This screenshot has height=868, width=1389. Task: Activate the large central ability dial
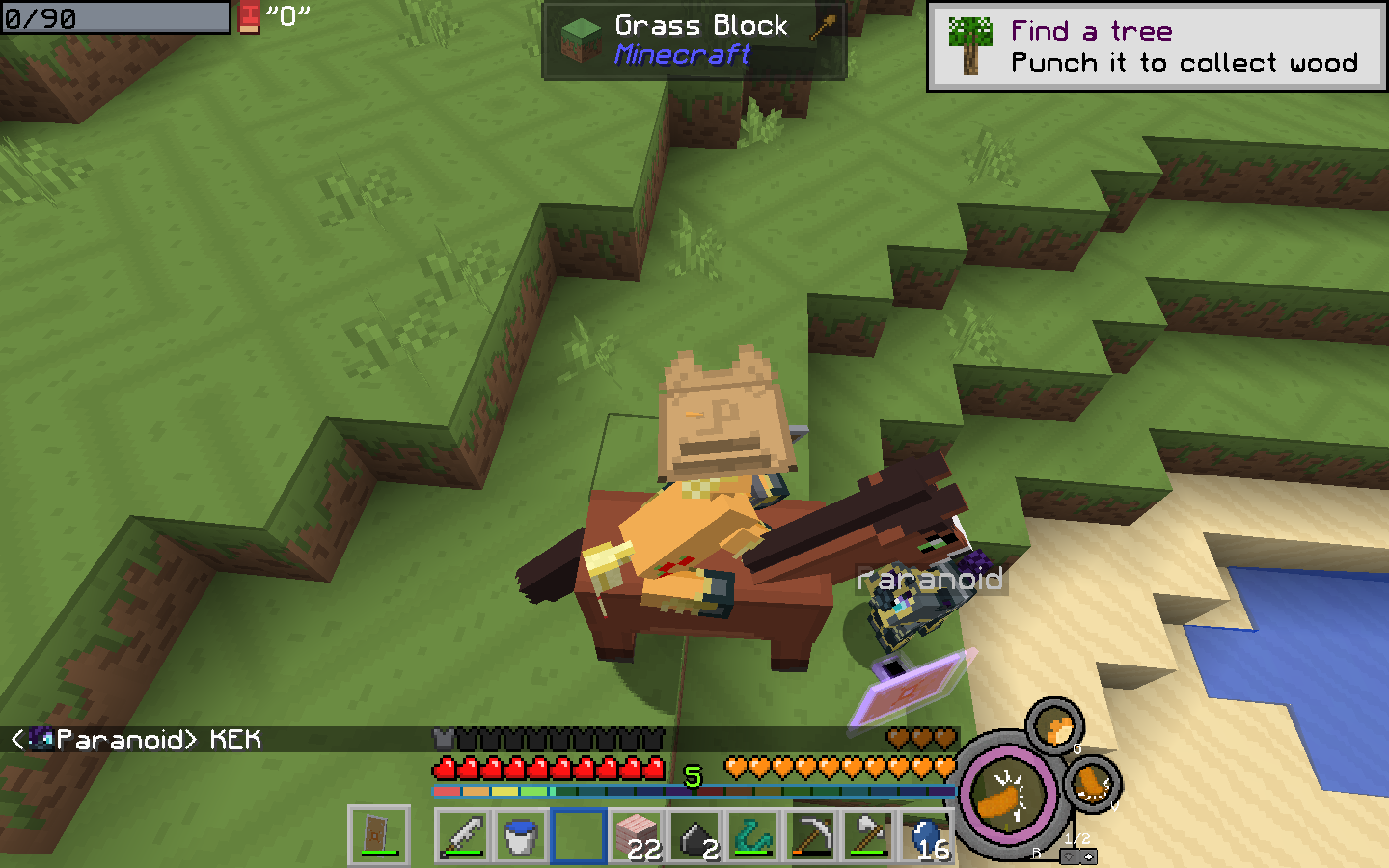pos(1008,796)
